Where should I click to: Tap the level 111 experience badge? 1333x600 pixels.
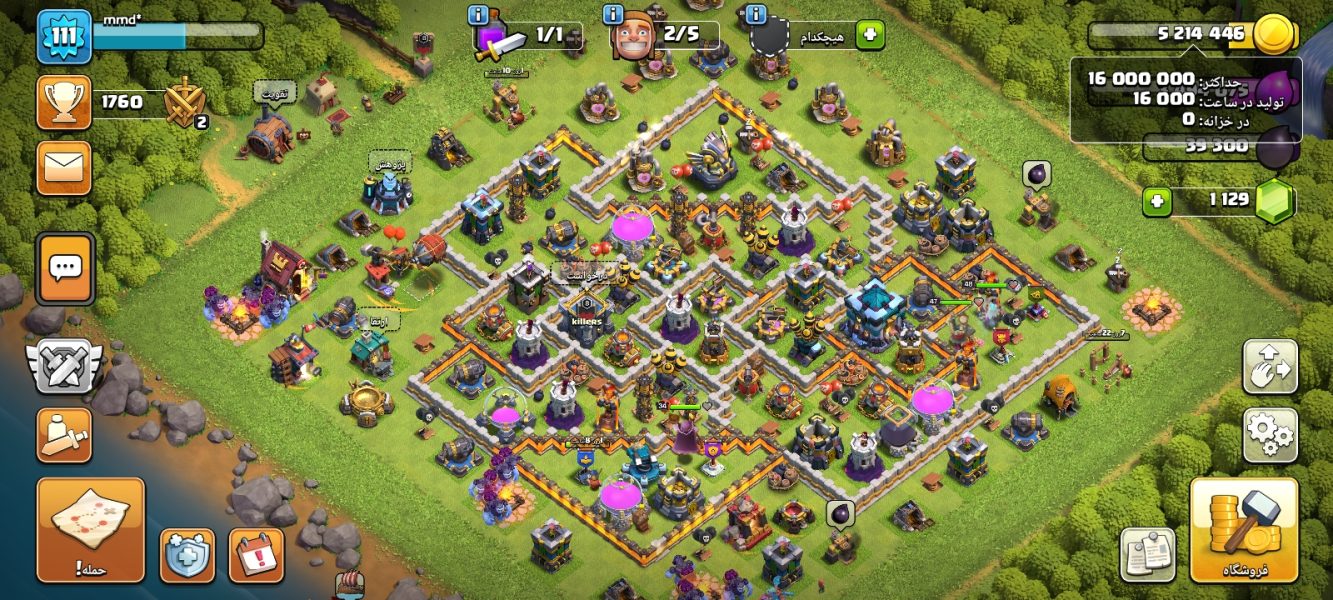(x=64, y=36)
